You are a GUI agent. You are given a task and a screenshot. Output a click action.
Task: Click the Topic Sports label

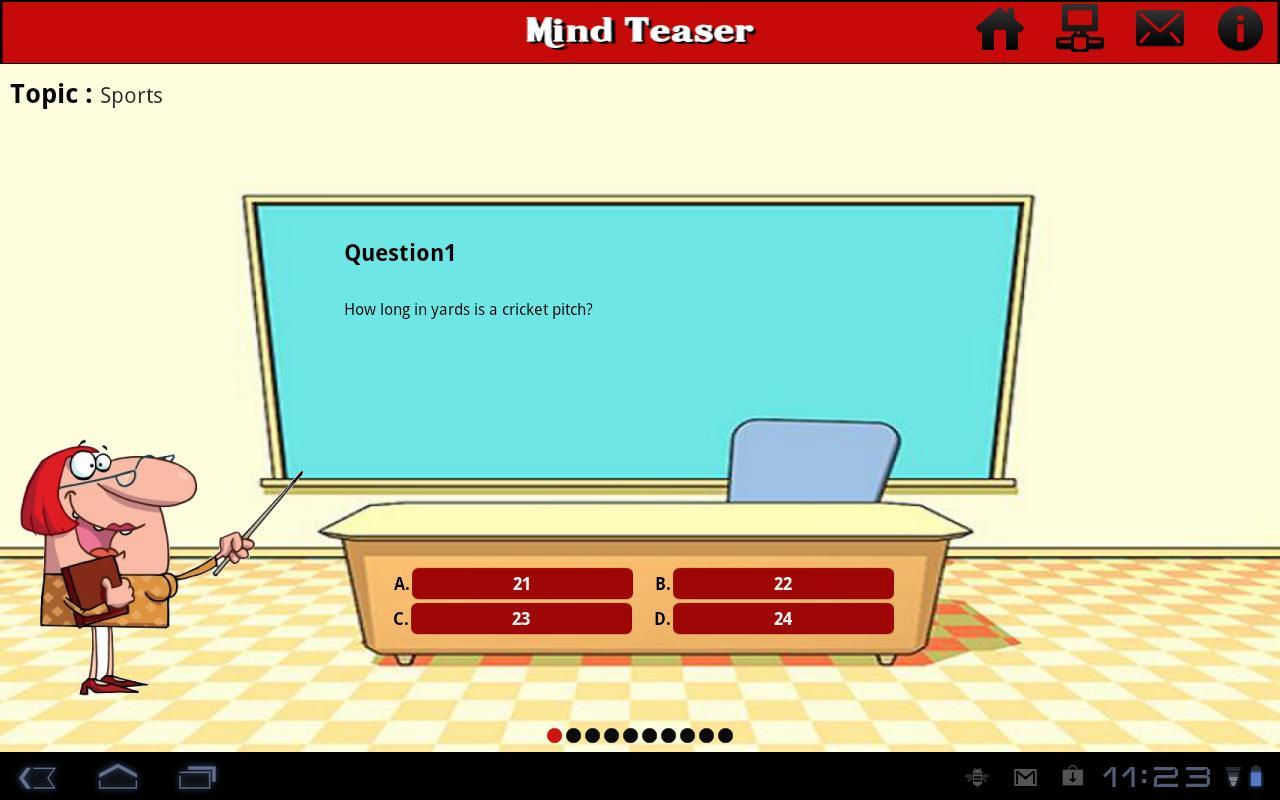click(85, 93)
